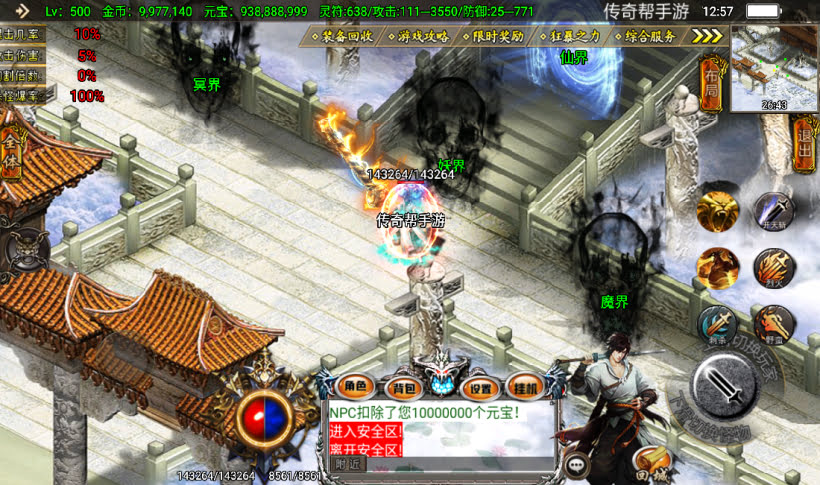Open the chat speech bubble button
The height and width of the screenshot is (485, 820).
tap(577, 464)
